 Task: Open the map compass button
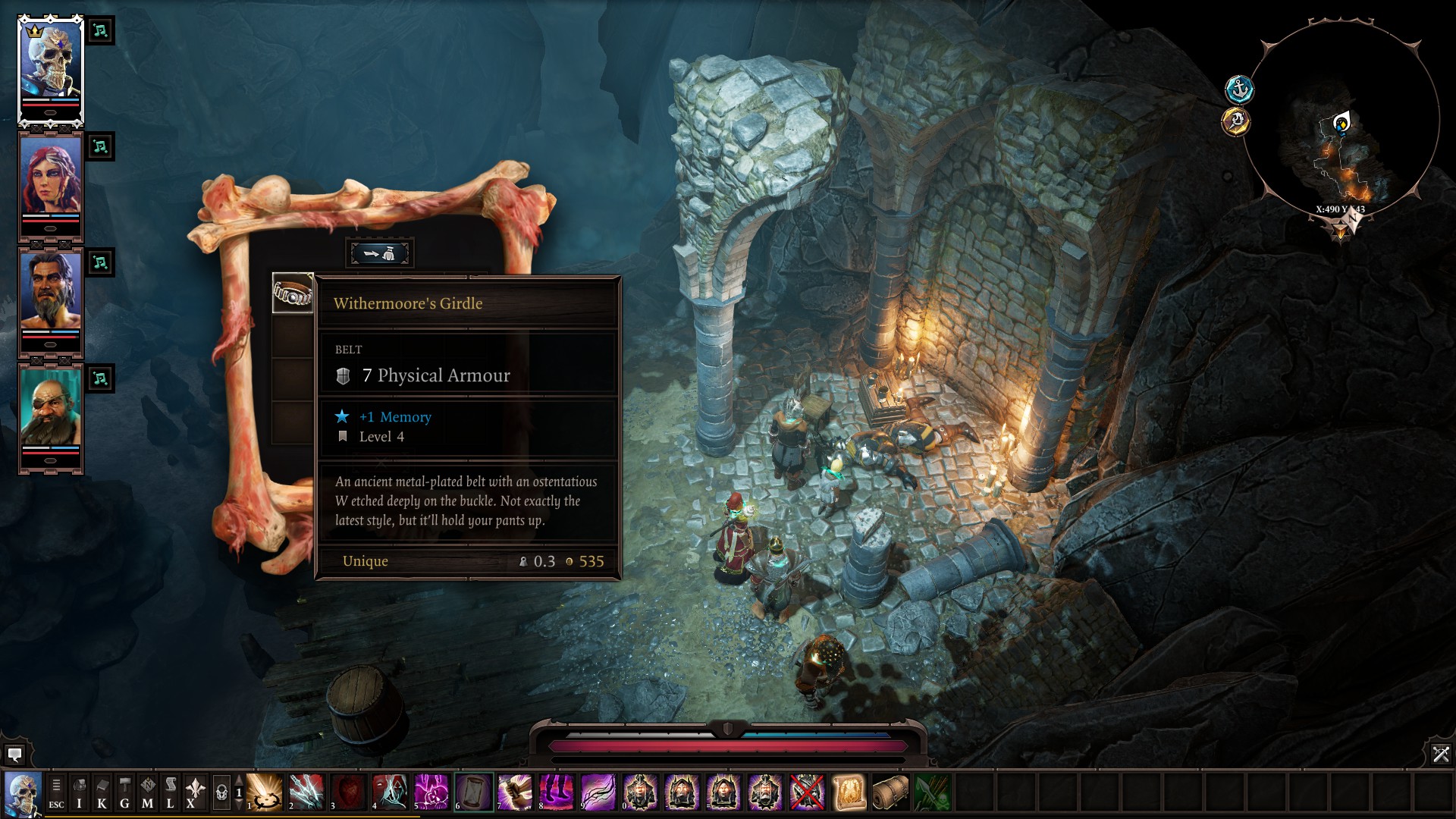(147, 792)
